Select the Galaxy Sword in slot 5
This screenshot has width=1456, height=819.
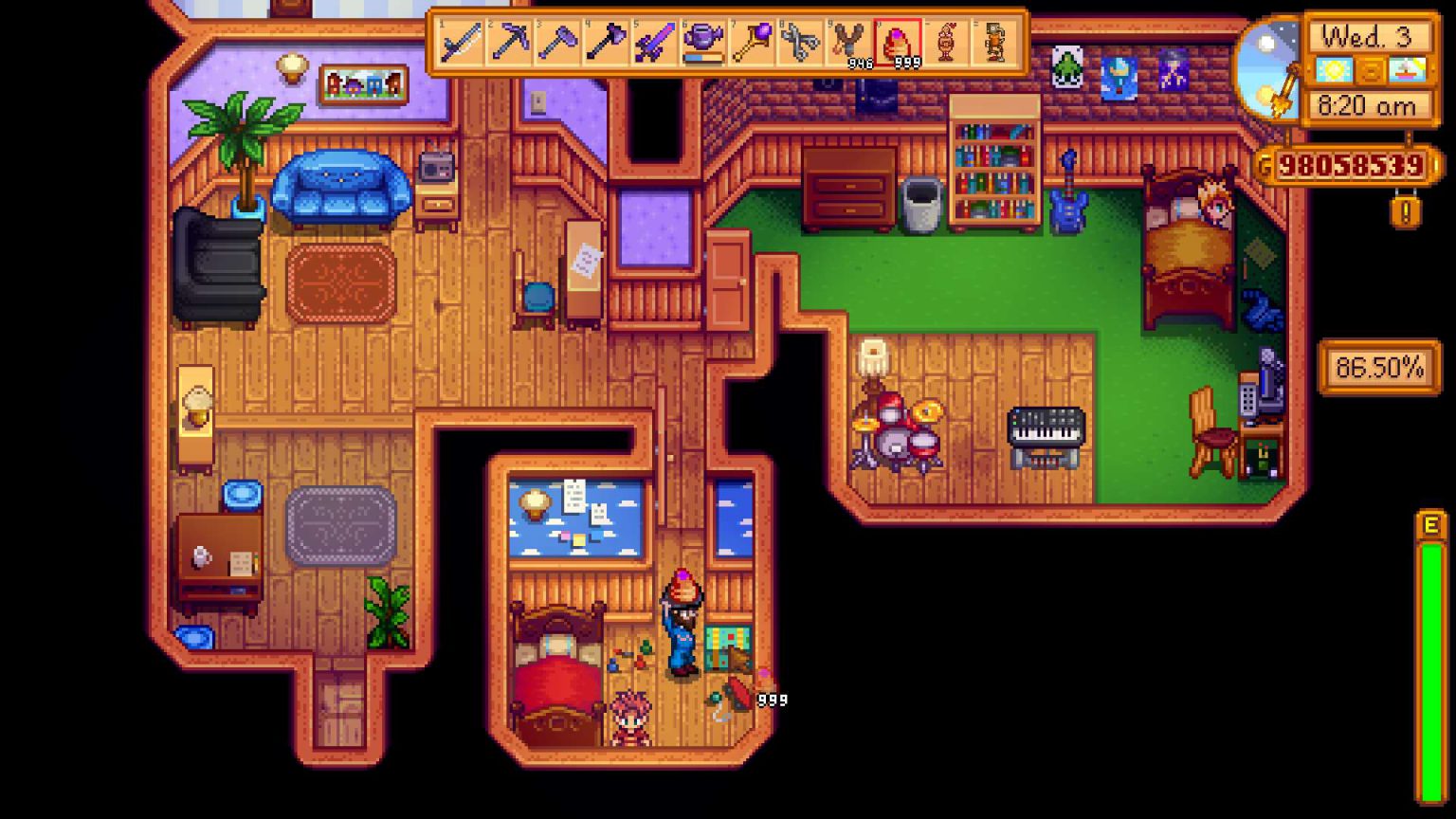tap(653, 42)
